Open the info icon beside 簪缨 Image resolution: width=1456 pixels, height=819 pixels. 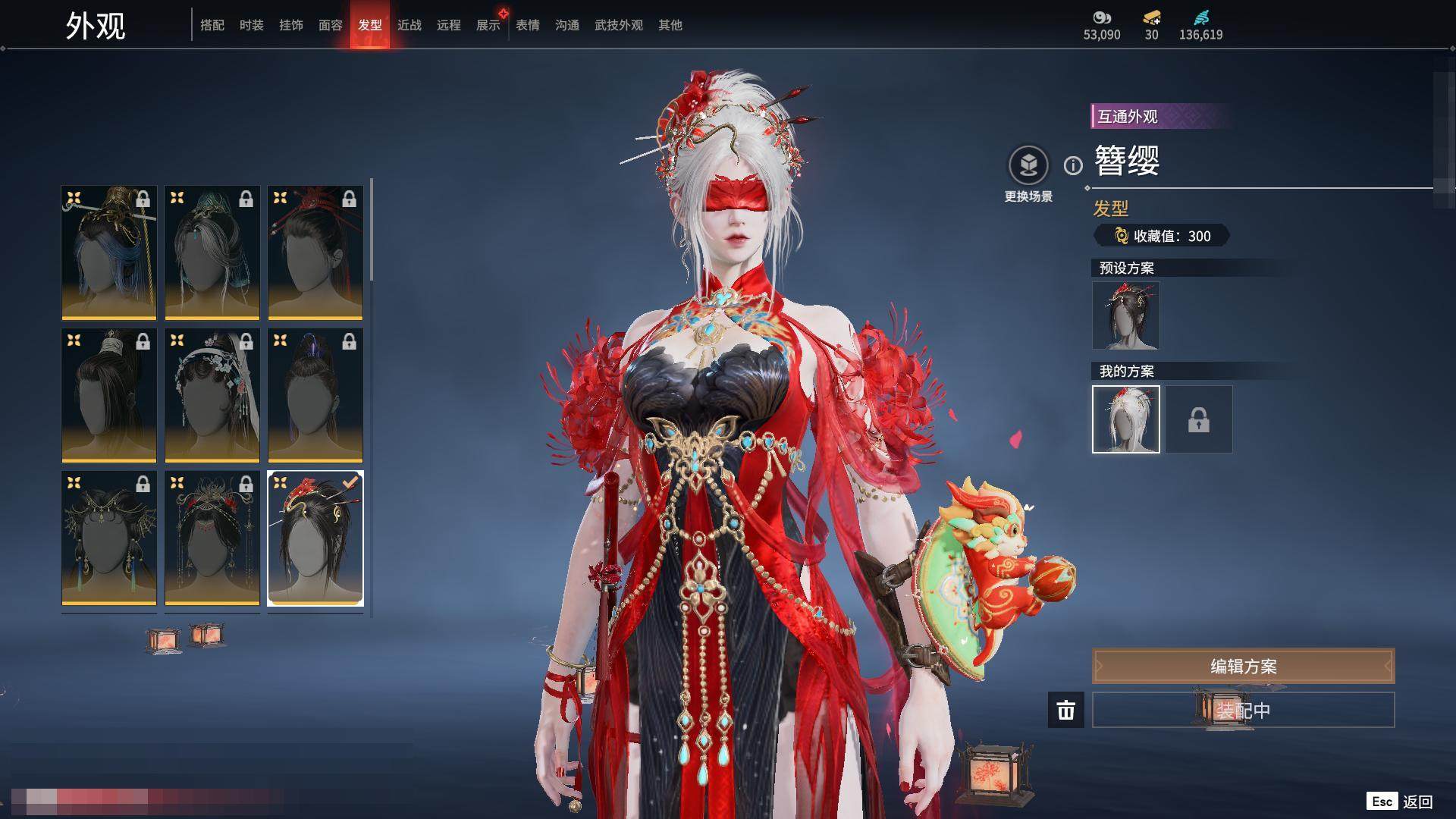pyautogui.click(x=1073, y=165)
